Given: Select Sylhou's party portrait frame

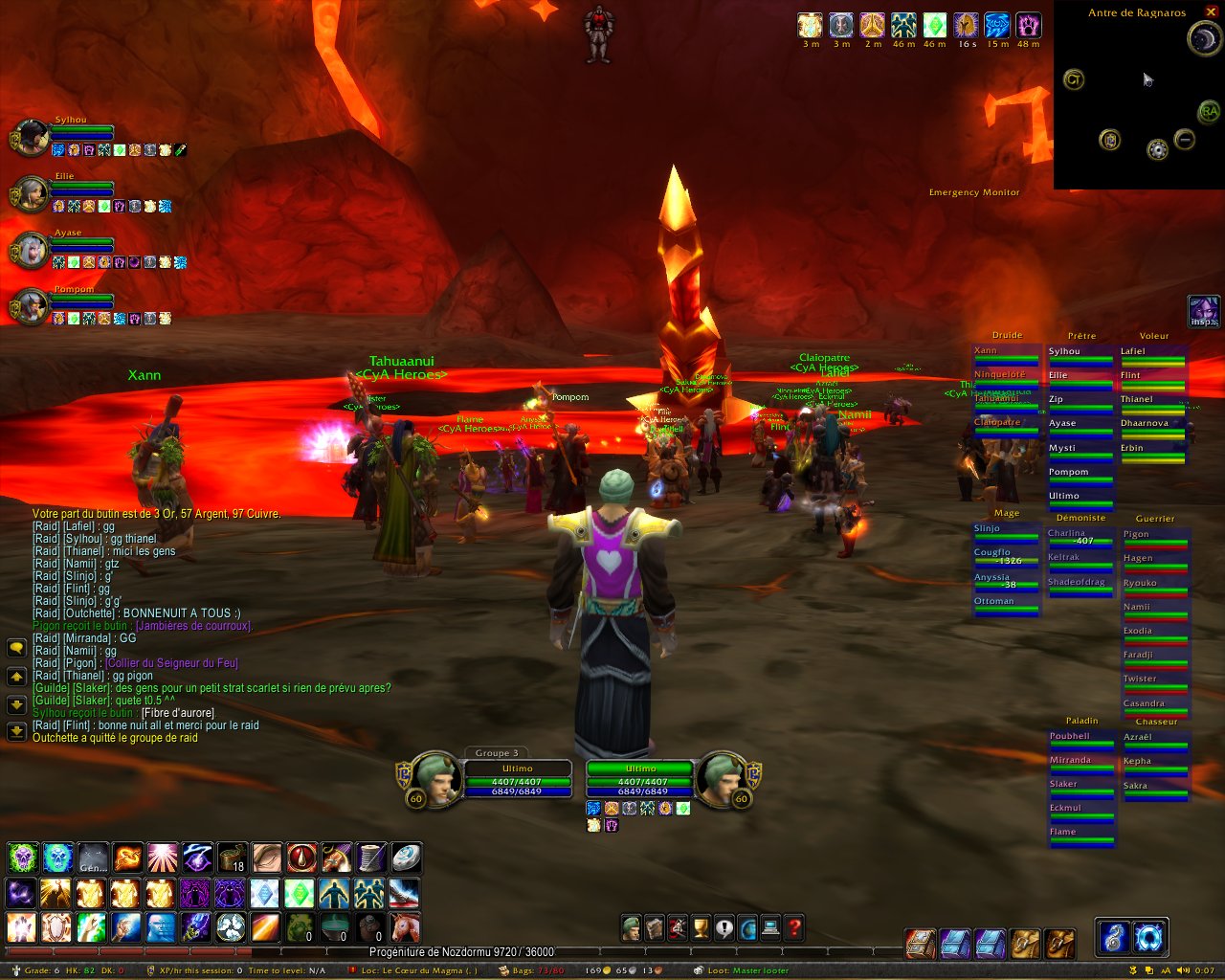Looking at the screenshot, I should (31, 138).
